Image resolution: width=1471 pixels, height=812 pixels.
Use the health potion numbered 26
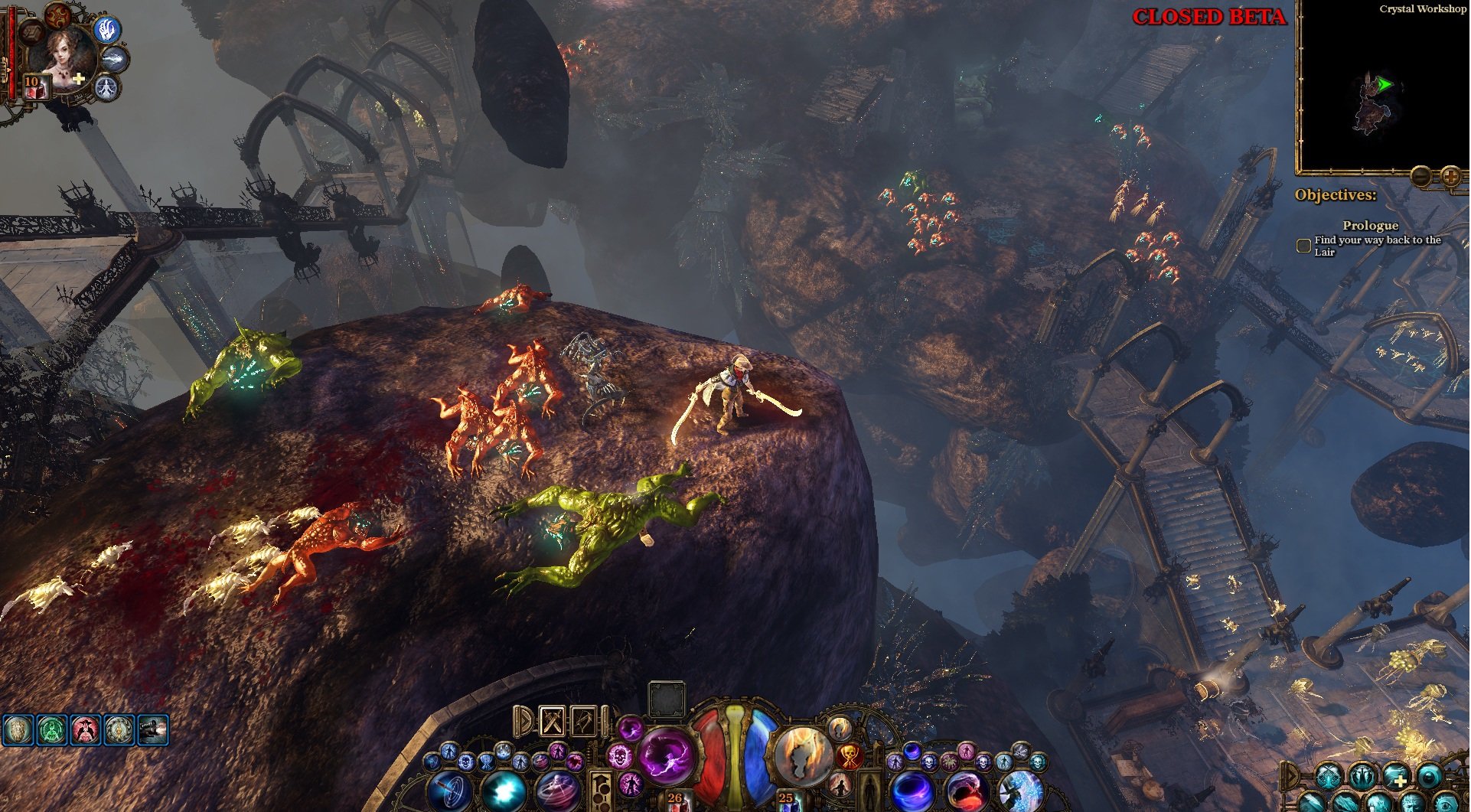tap(675, 801)
